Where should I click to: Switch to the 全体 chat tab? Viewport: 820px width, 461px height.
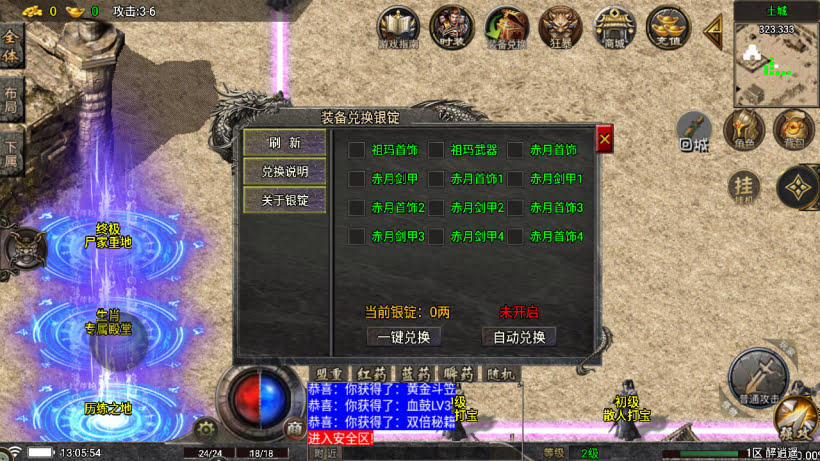tap(11, 46)
